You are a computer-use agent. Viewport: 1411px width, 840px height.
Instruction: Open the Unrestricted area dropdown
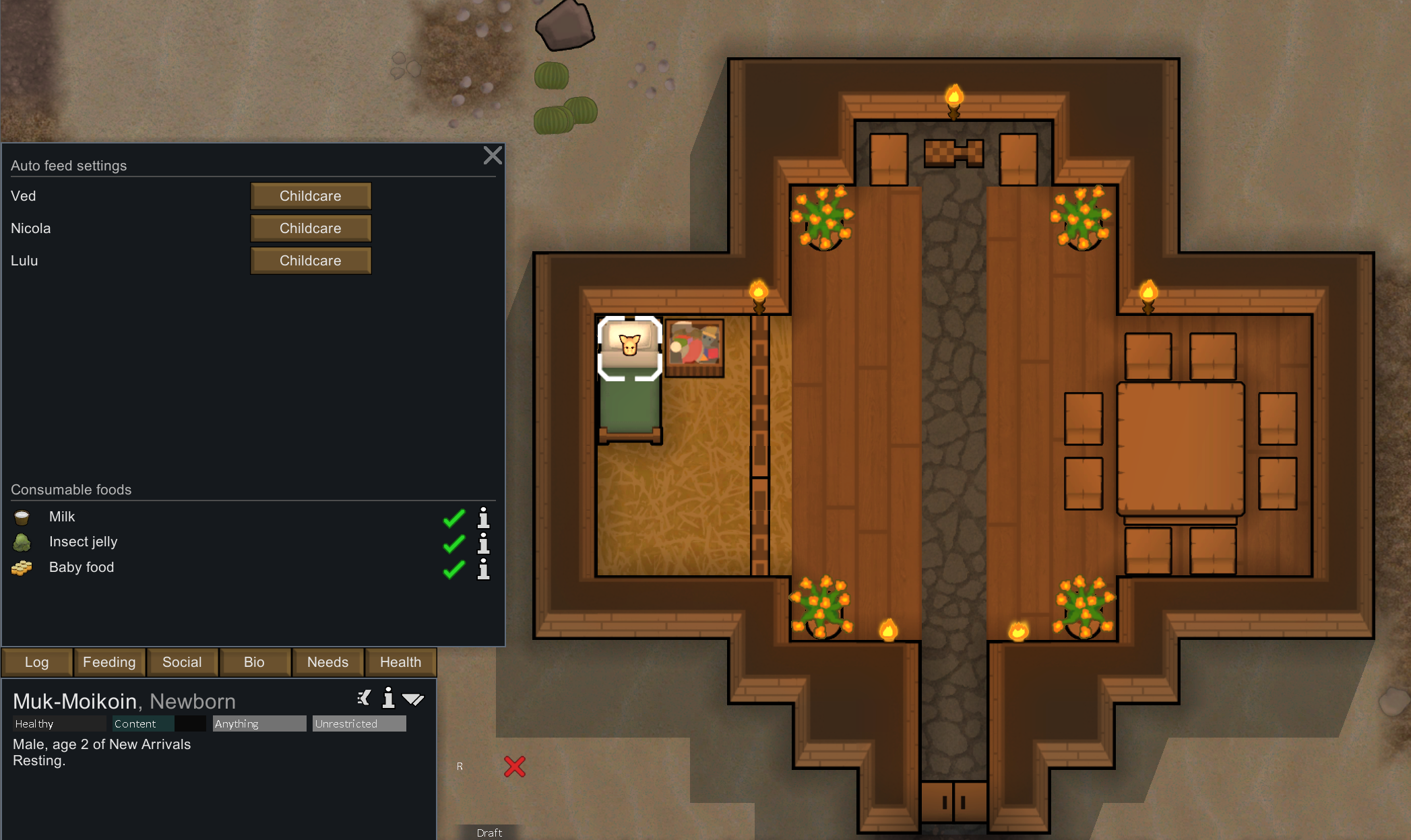[x=359, y=723]
